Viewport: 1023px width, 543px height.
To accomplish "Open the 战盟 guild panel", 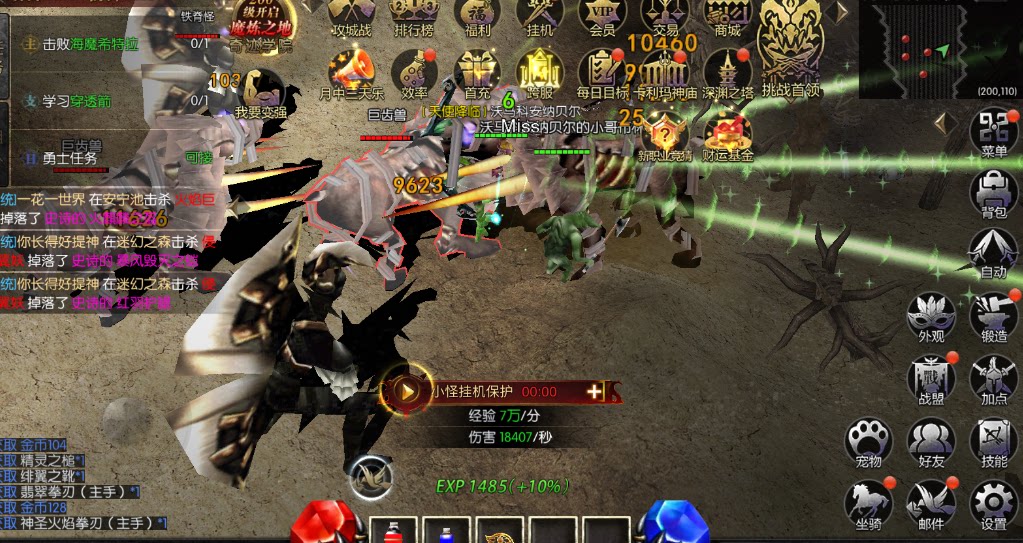I will pyautogui.click(x=931, y=378).
